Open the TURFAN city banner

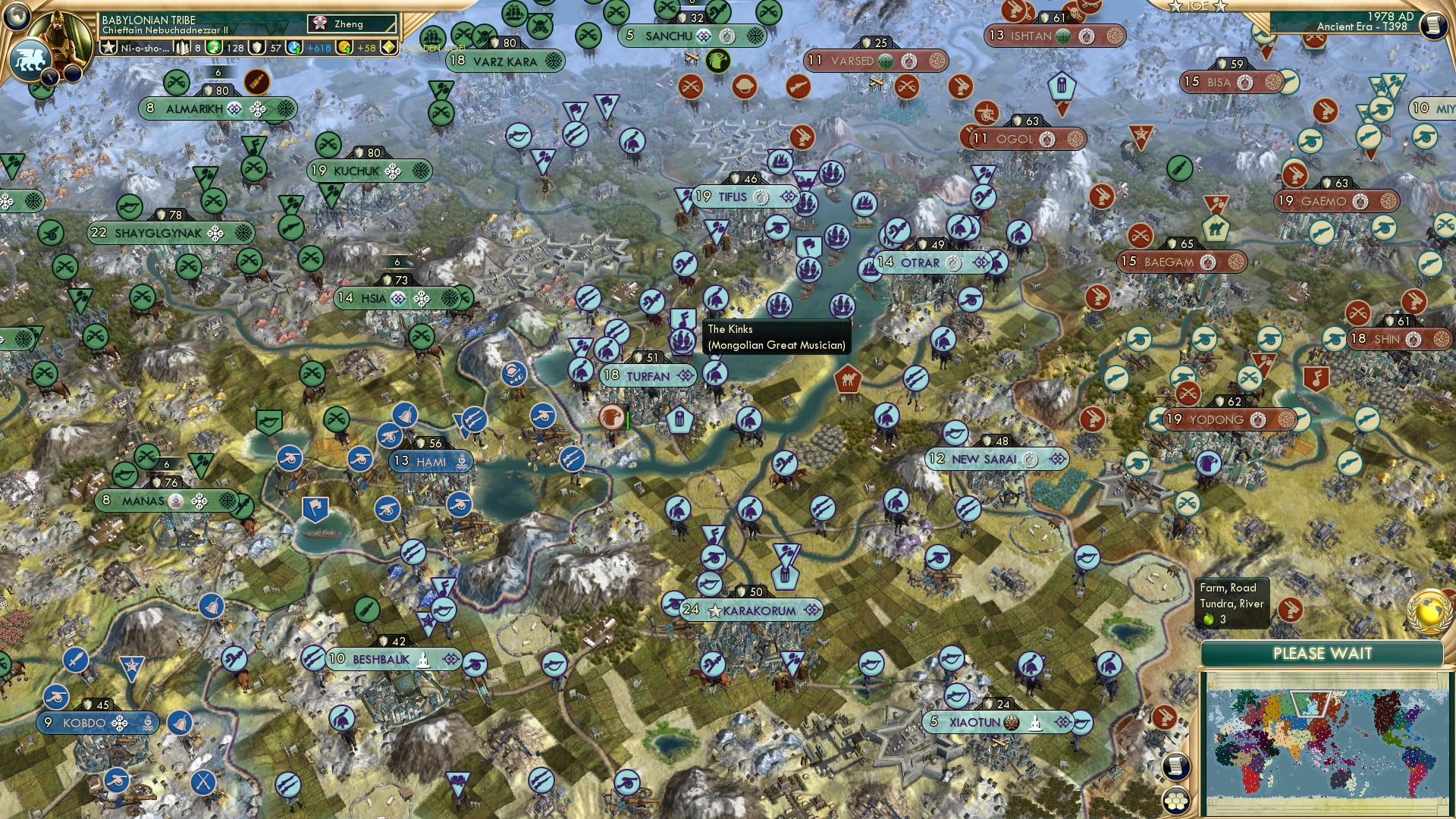(x=648, y=375)
